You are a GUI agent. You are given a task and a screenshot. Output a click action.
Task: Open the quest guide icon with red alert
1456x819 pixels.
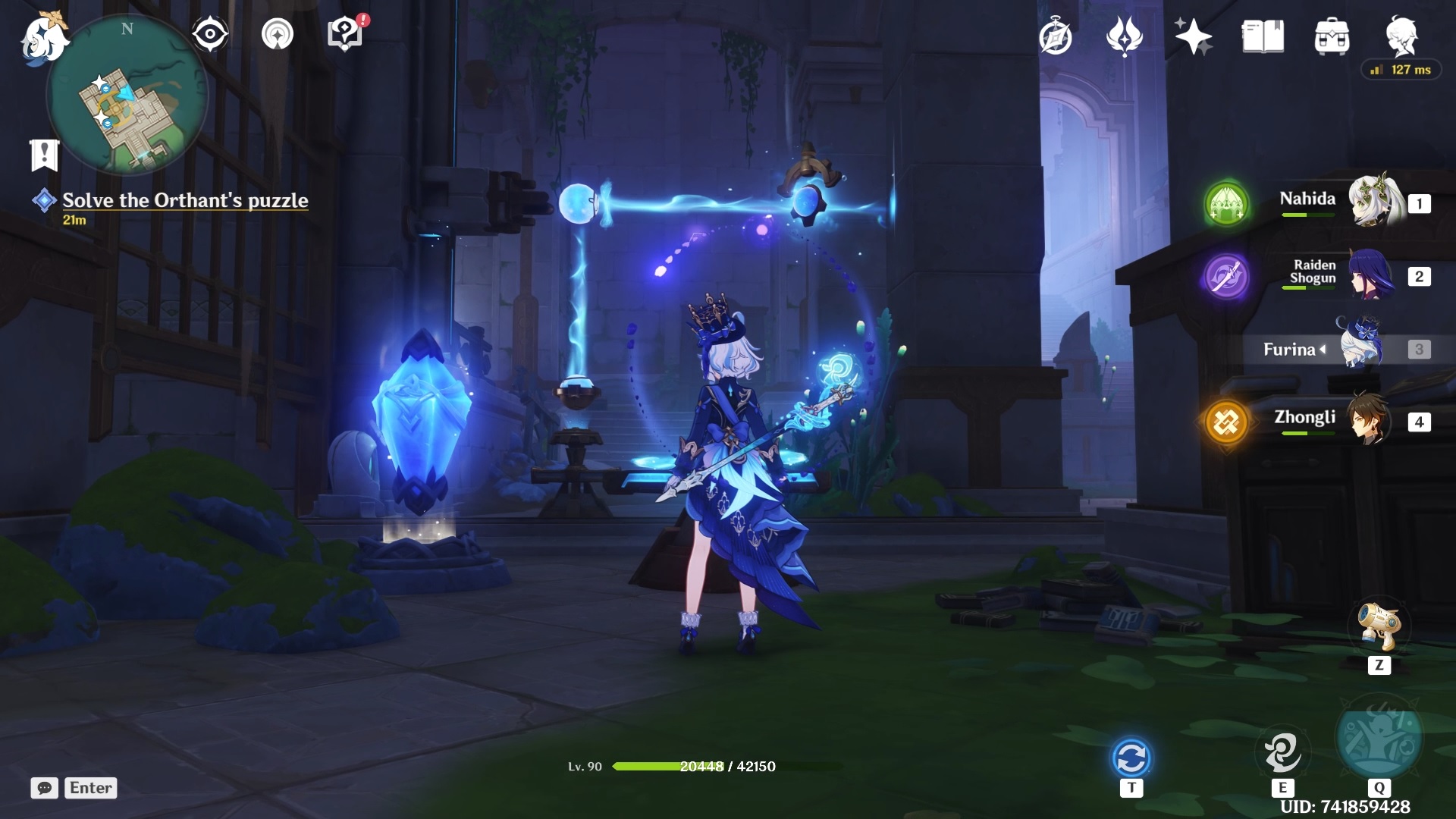point(345,34)
